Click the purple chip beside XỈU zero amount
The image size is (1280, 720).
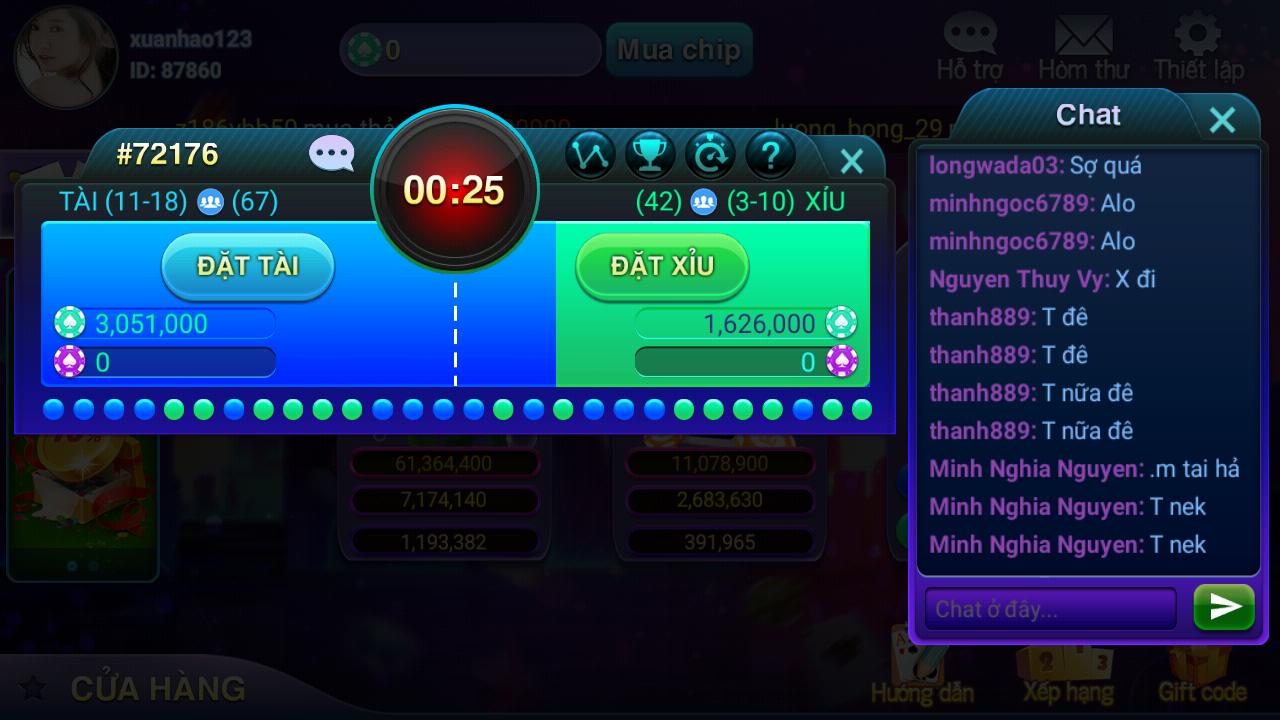(x=841, y=363)
